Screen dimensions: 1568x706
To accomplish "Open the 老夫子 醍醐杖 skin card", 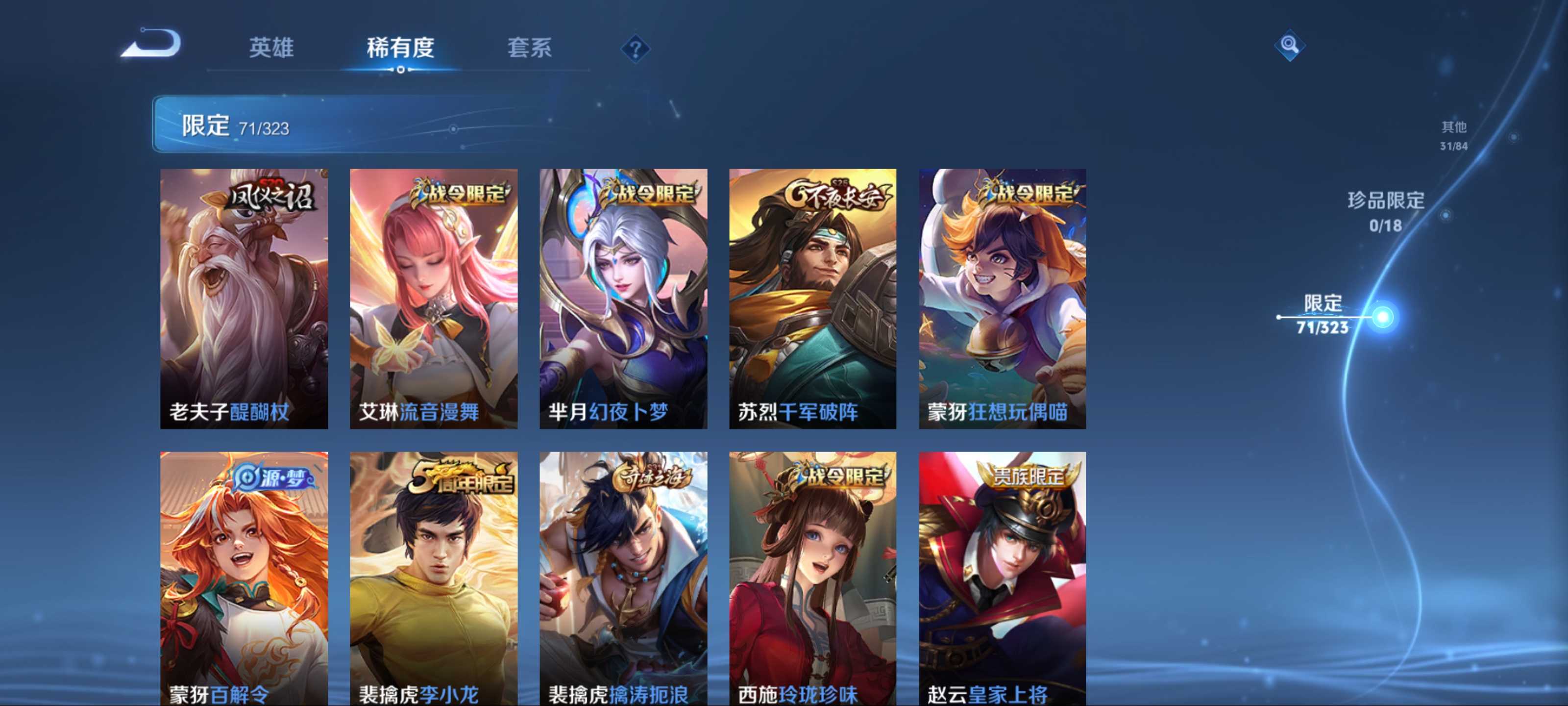I will [x=244, y=299].
